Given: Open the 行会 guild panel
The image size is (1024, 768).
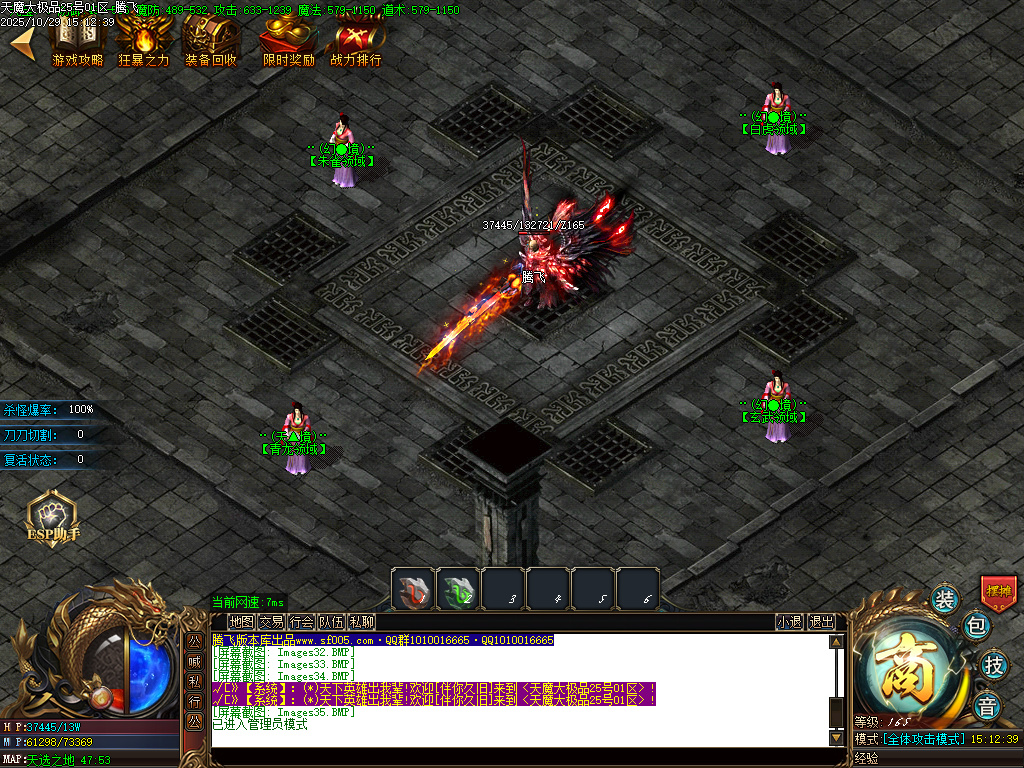Looking at the screenshot, I should pos(301,622).
